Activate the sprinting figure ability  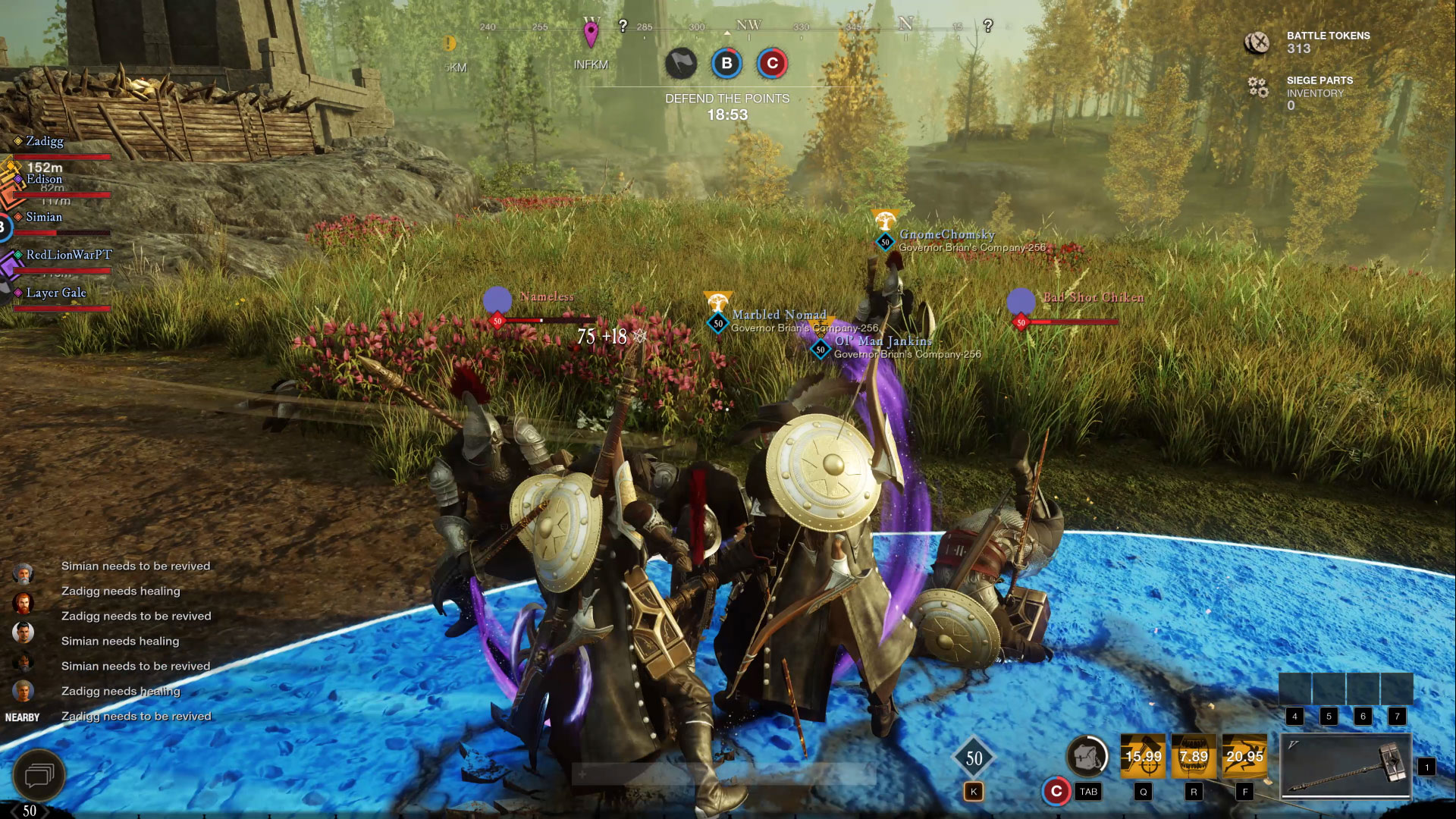pos(1244,756)
